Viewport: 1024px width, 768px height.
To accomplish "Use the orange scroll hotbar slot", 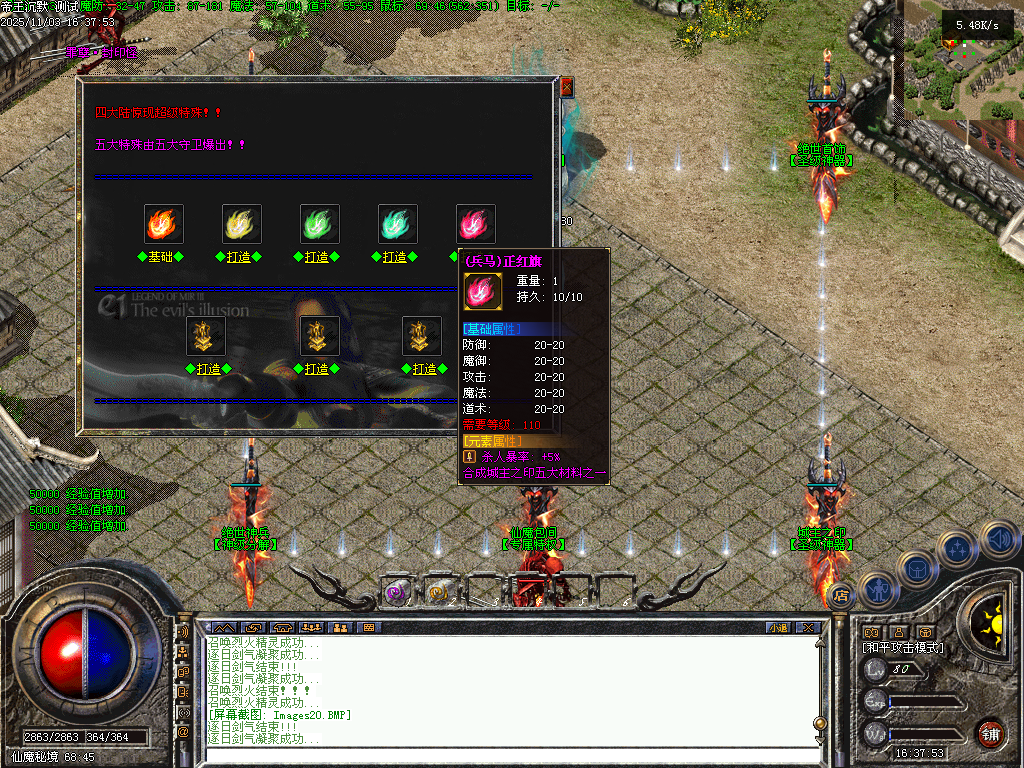I will (437, 592).
